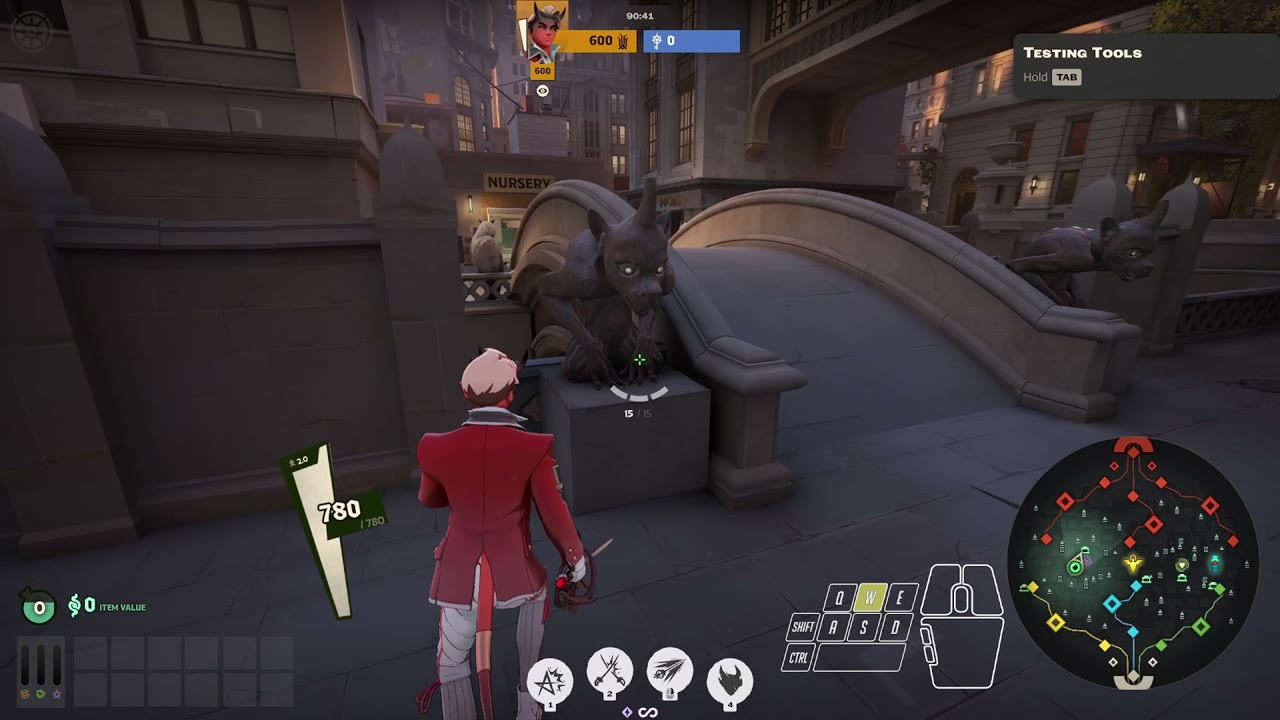Image resolution: width=1280 pixels, height=720 pixels.
Task: Click the green souls bomb counter icon
Action: pos(38,607)
